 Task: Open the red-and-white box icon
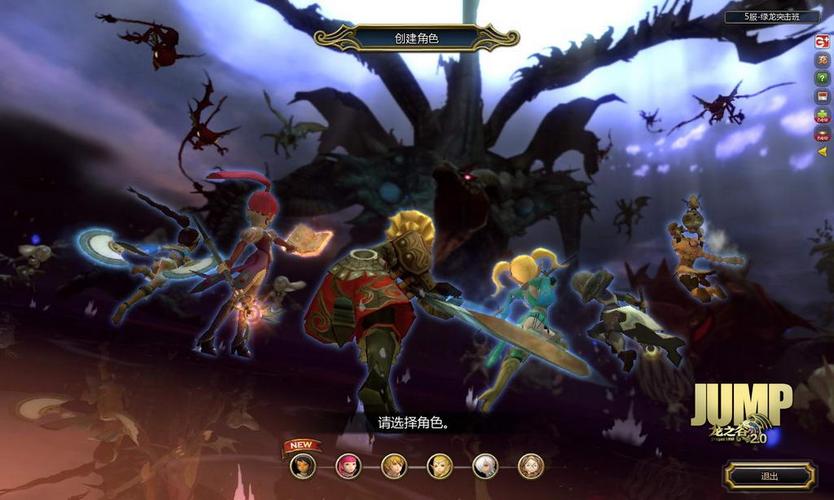pyautogui.click(x=823, y=97)
